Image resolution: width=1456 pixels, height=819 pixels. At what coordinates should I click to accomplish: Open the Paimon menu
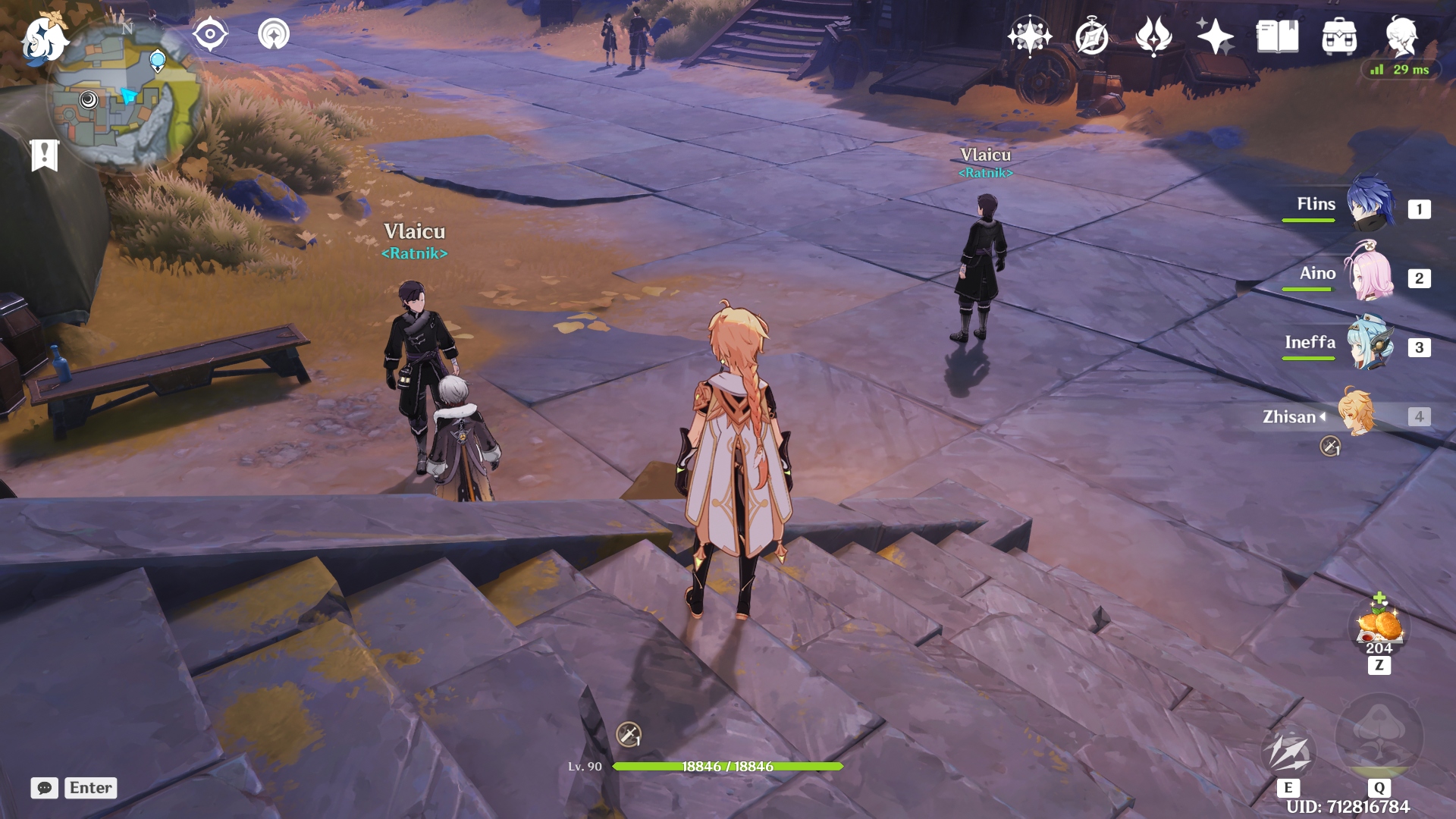44,39
